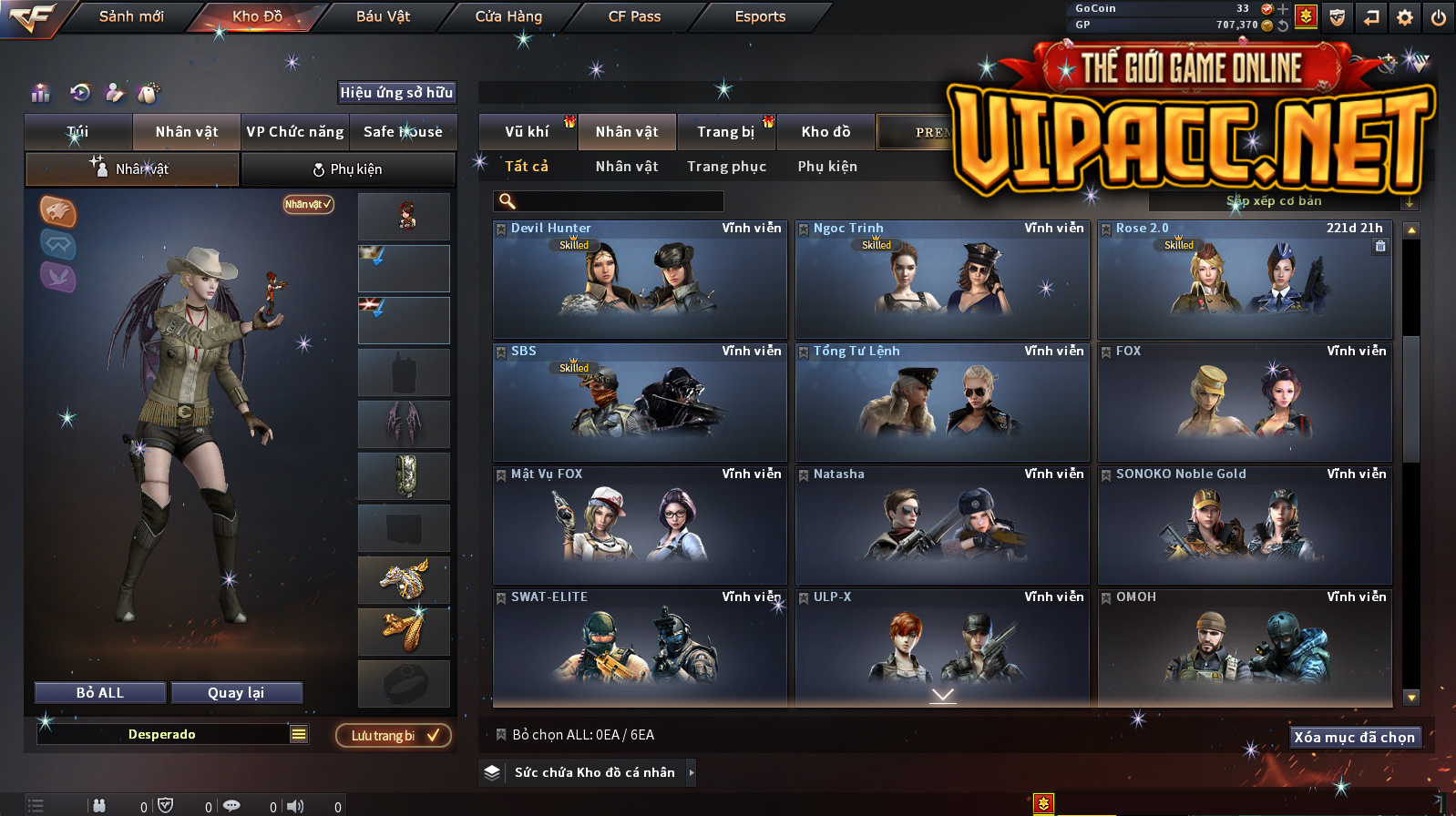Image resolution: width=1456 pixels, height=816 pixels.
Task: Save loadout with Lưu trang bị
Action: coord(394,736)
